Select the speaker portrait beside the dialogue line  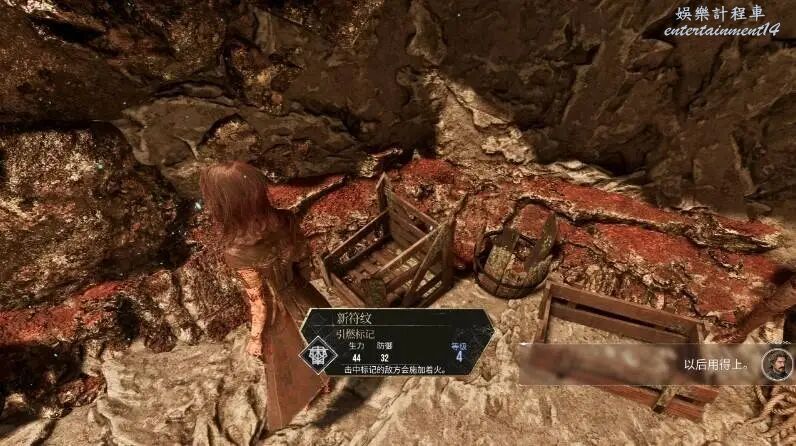[775, 363]
